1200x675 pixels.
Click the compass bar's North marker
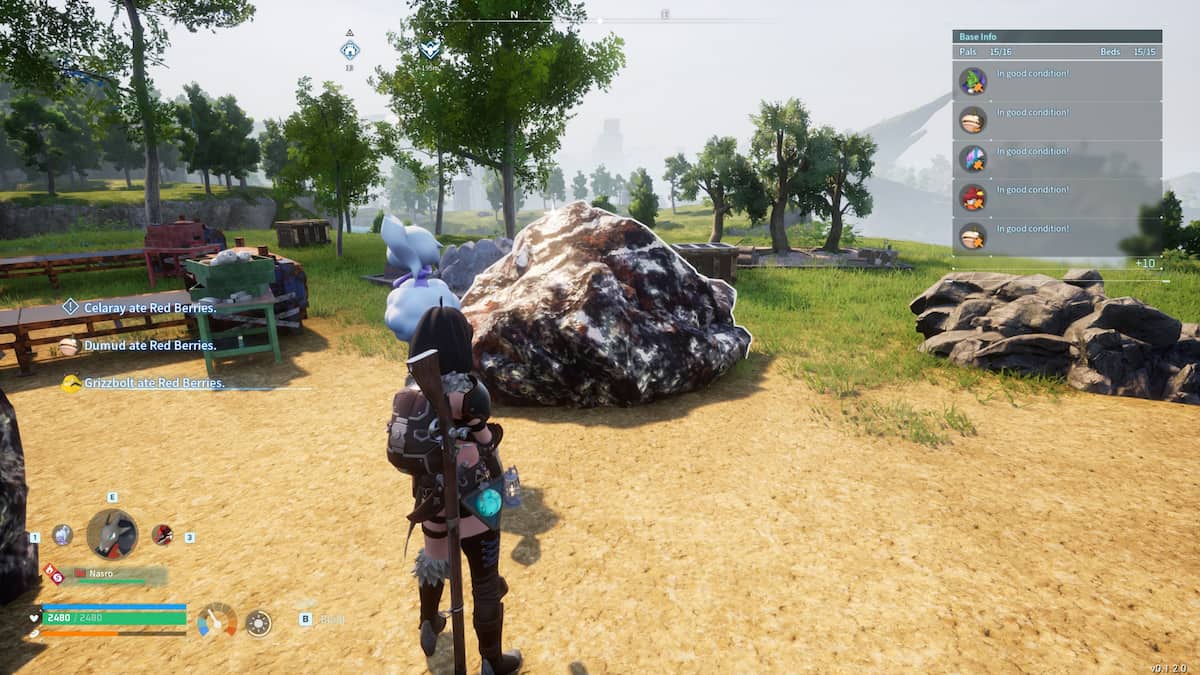514,15
